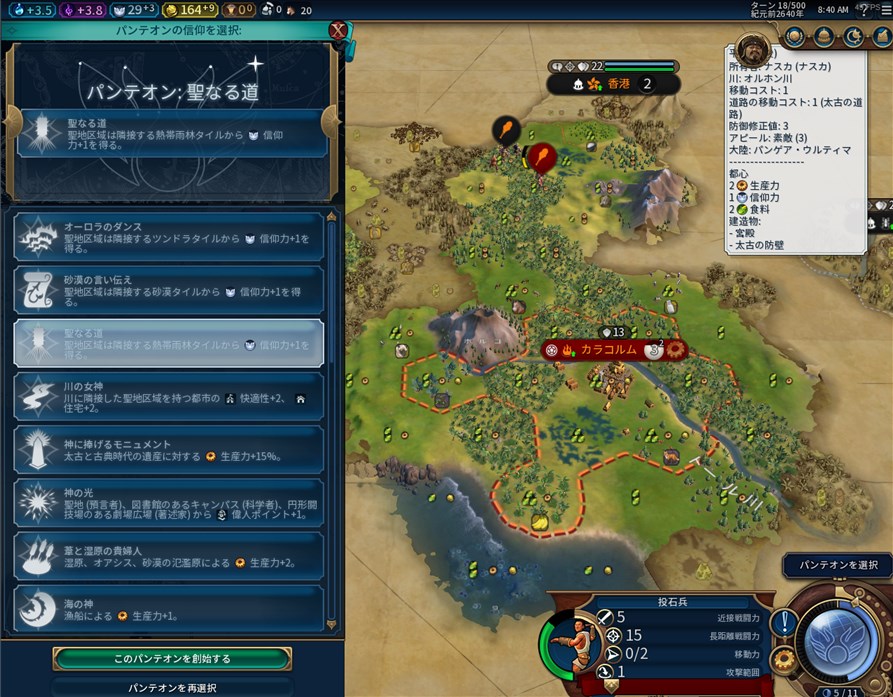The height and width of the screenshot is (697, 893).
Task: Click the パンテオンを選択 notification label
Action: (x=836, y=565)
